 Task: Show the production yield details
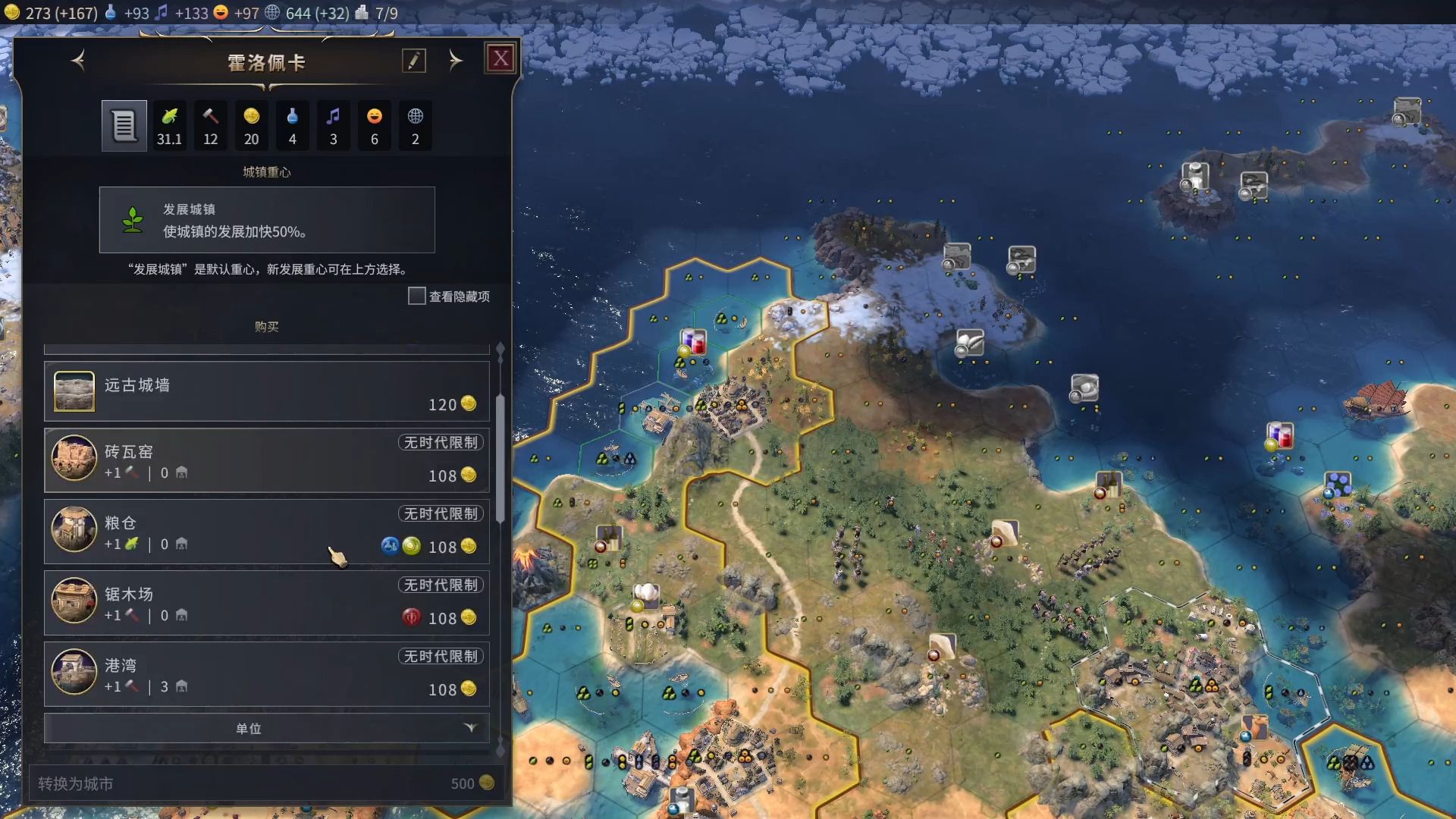[210, 126]
